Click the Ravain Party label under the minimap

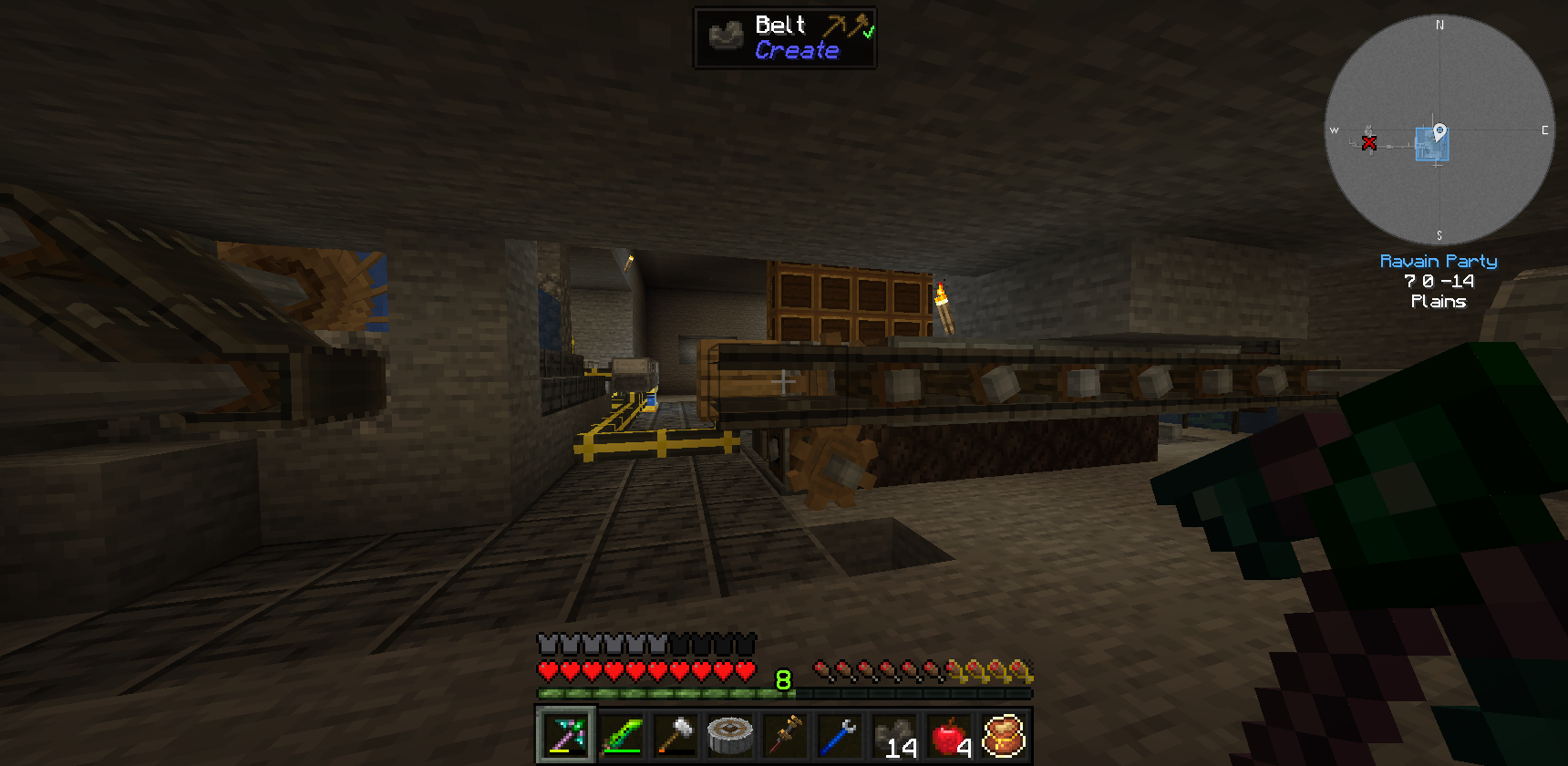point(1439,261)
